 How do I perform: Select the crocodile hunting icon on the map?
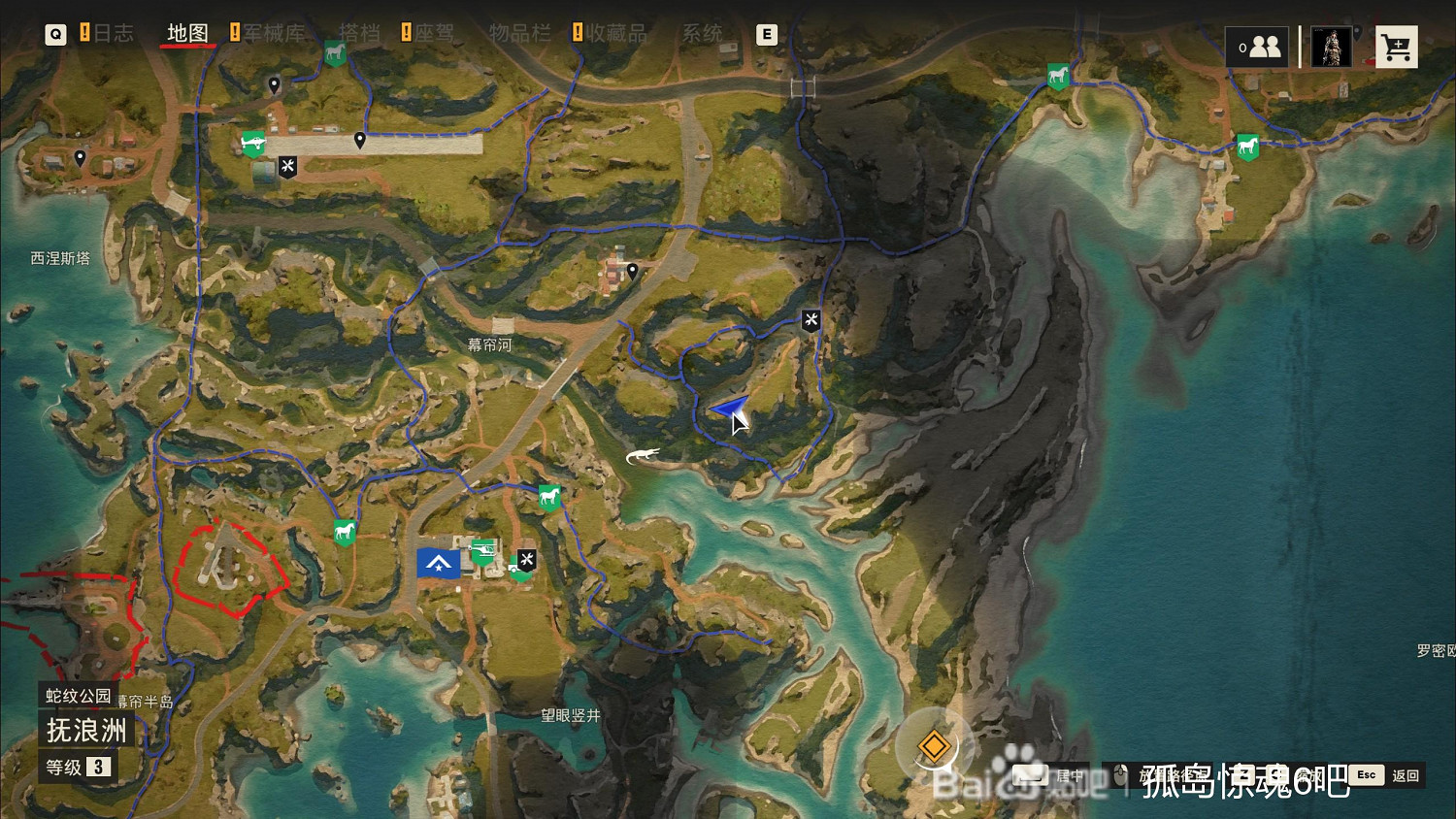pyautogui.click(x=644, y=453)
